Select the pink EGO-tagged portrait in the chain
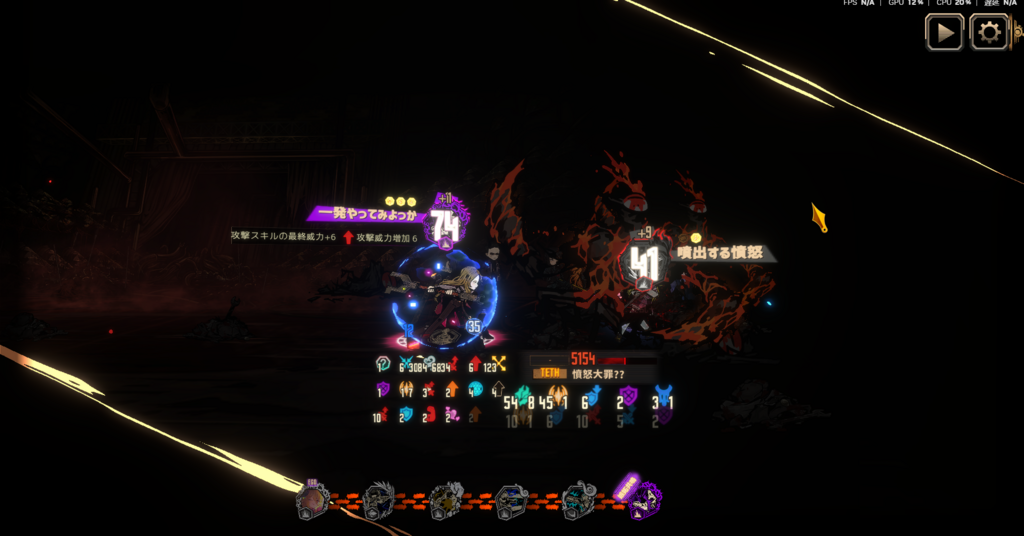 312,500
